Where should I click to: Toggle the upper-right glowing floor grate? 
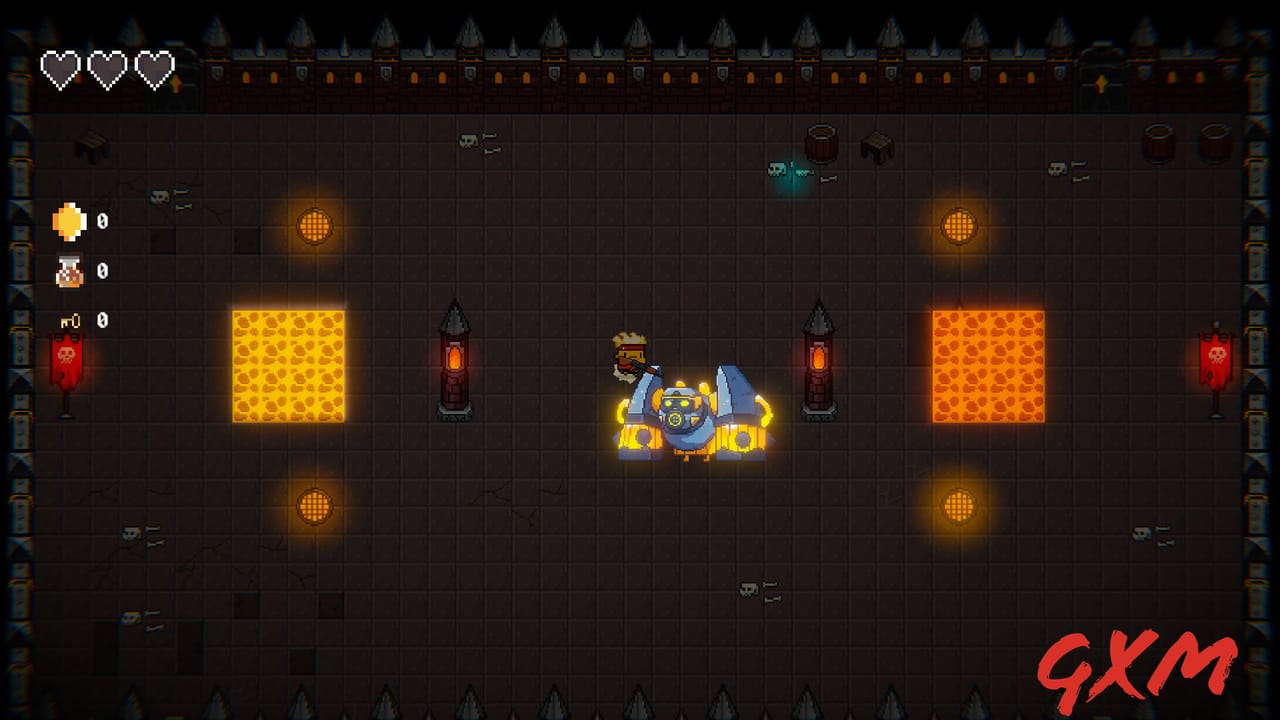[x=958, y=227]
